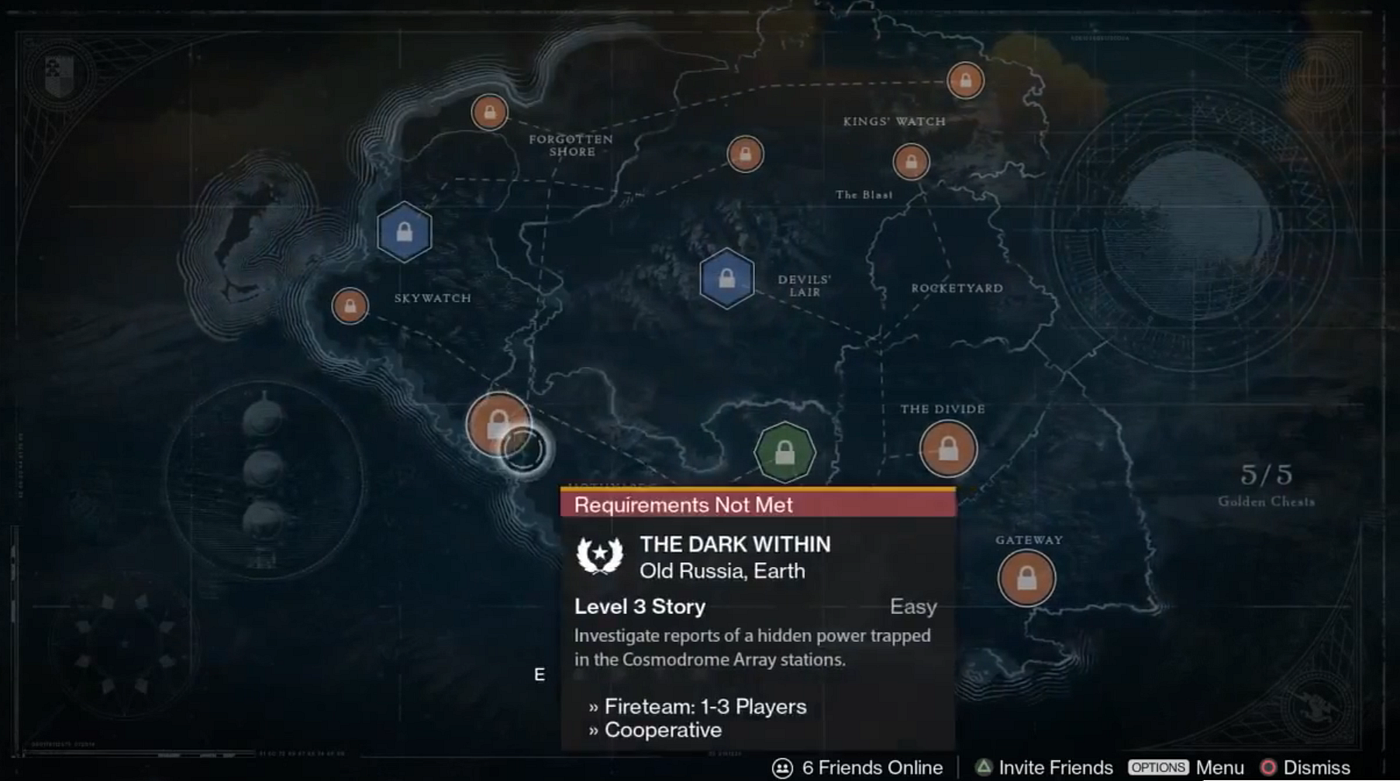Choose the orange locked node left of Skywatch
This screenshot has height=781, width=1400.
[x=350, y=305]
